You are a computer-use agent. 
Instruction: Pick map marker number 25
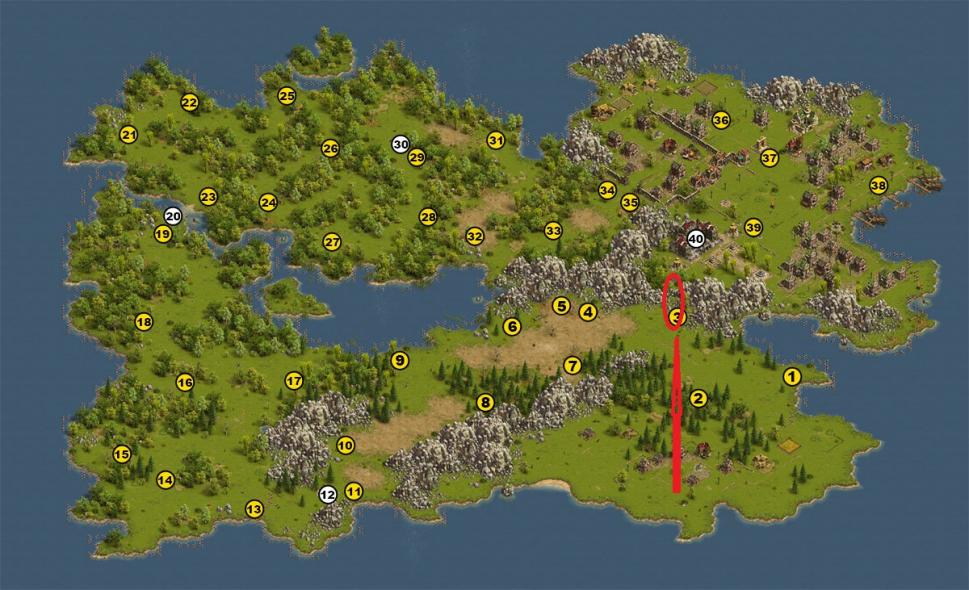click(x=287, y=96)
